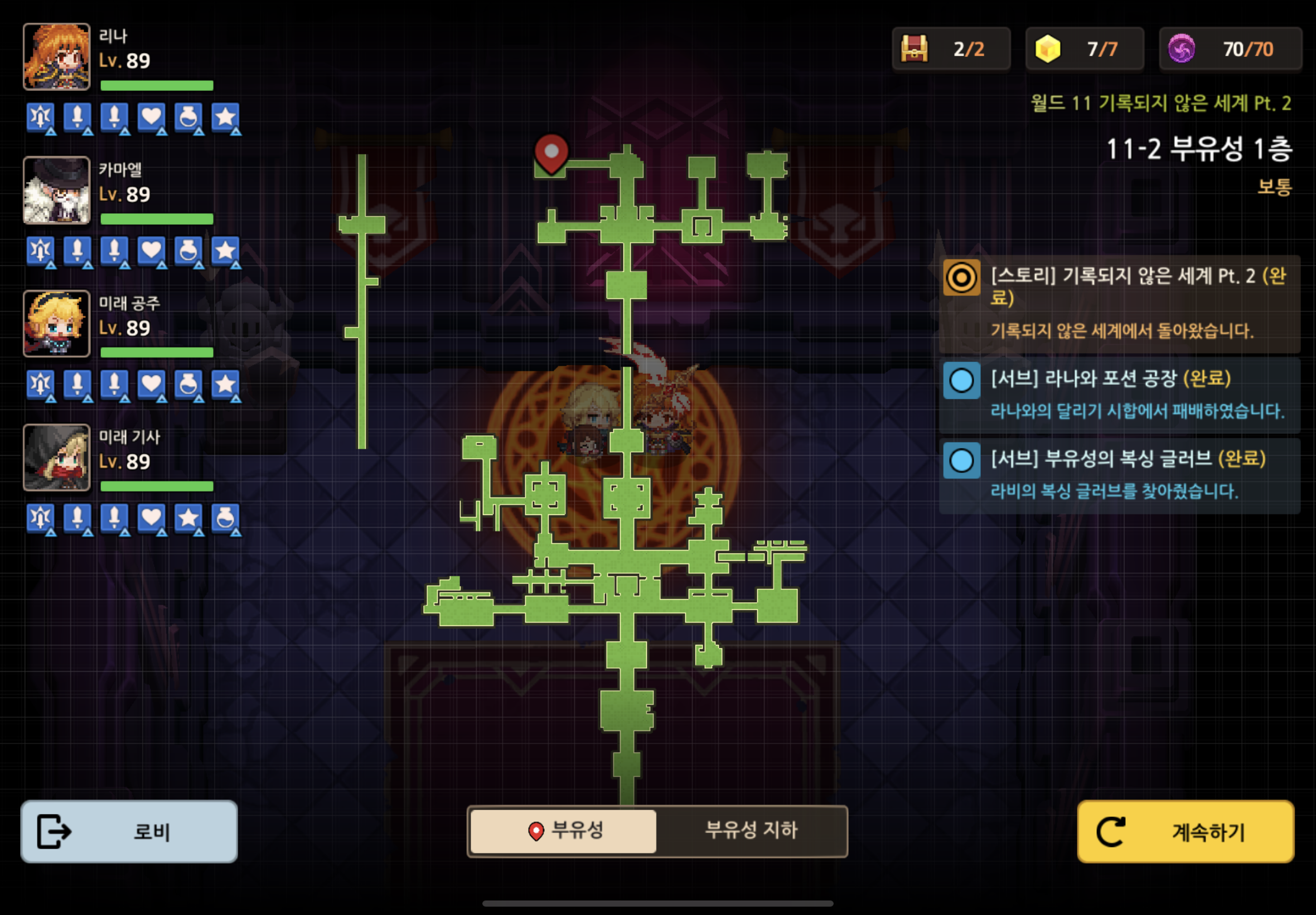The width and height of the screenshot is (1316, 915).
Task: Open the treasure chest collection counter 2/2
Action: tap(951, 49)
